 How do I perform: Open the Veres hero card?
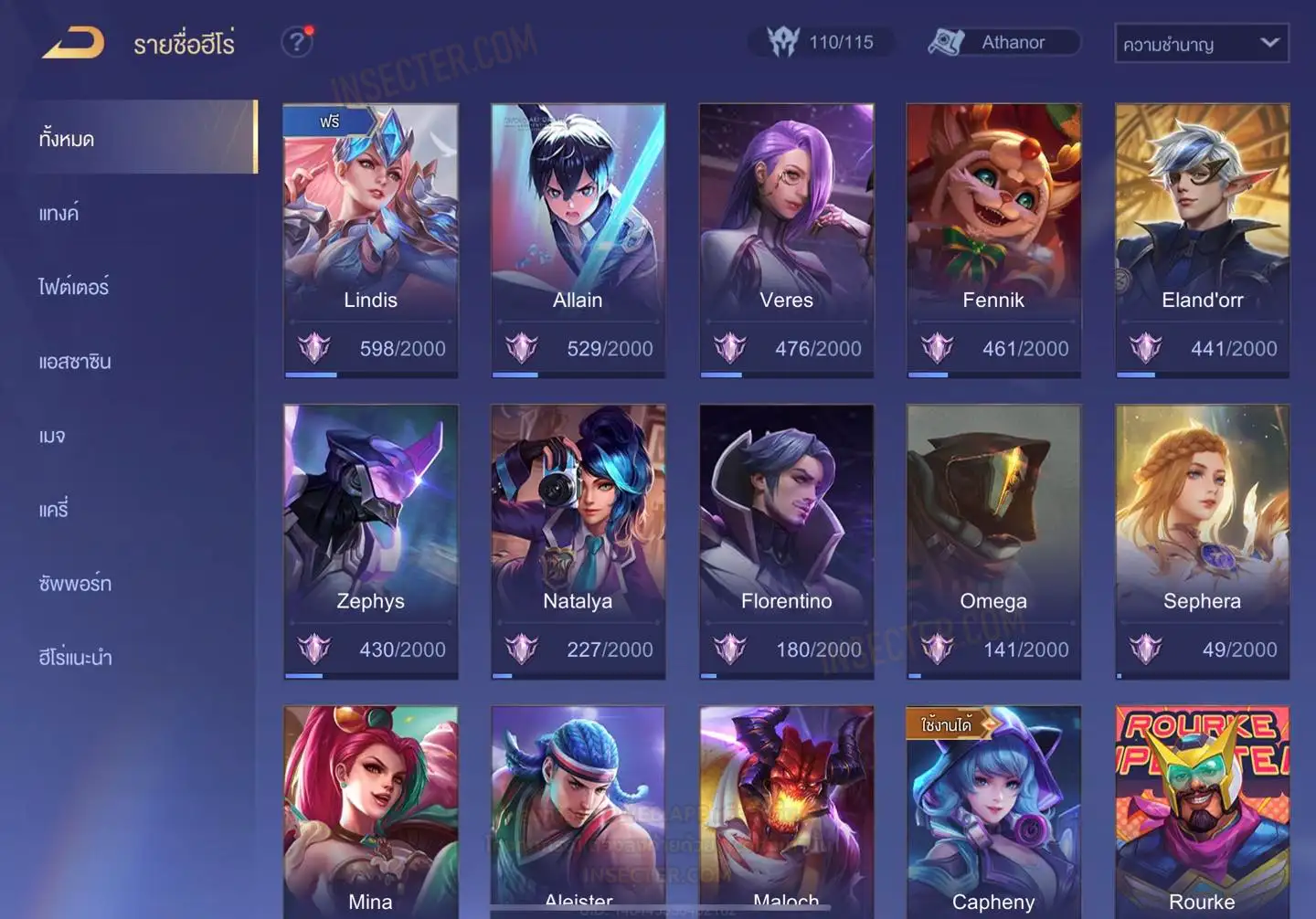click(786, 239)
